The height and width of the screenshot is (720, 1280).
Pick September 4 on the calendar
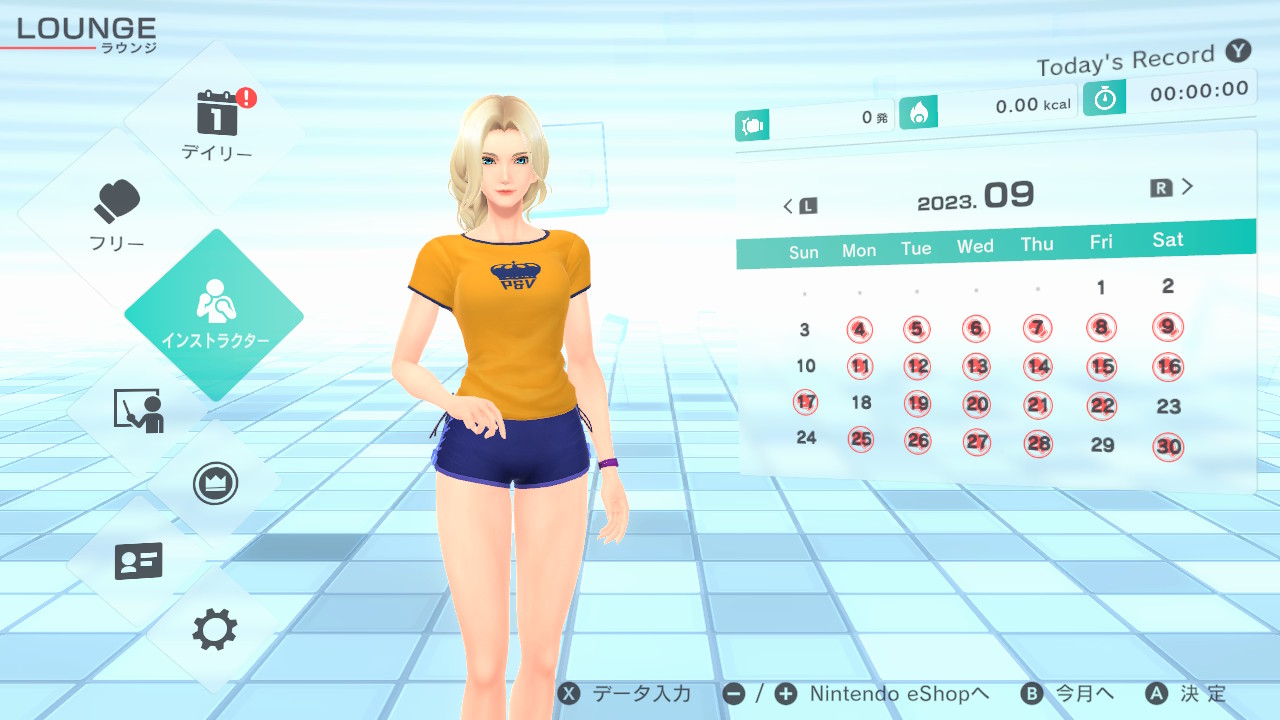click(860, 329)
